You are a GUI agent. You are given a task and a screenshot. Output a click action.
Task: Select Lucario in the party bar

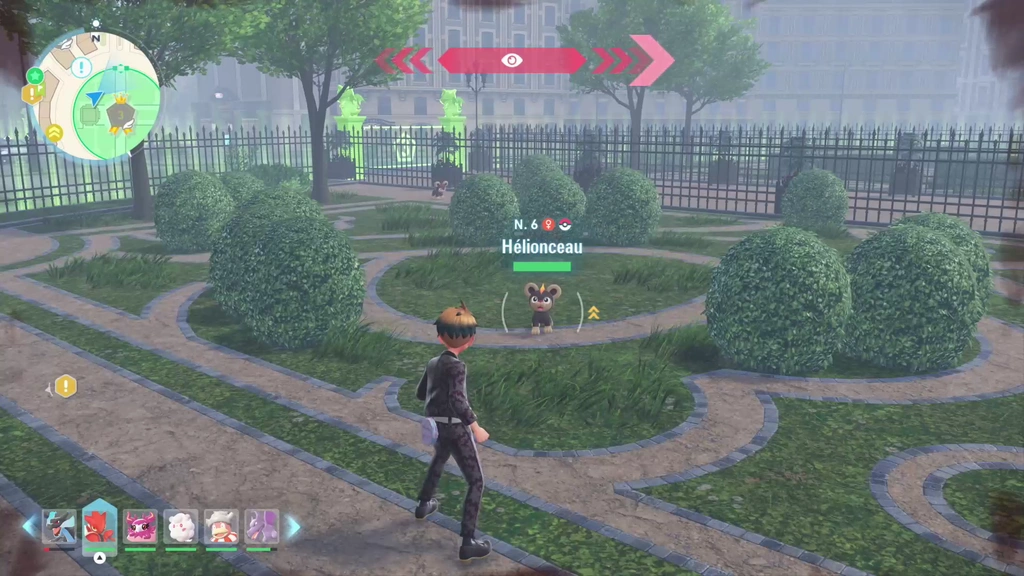(59, 526)
